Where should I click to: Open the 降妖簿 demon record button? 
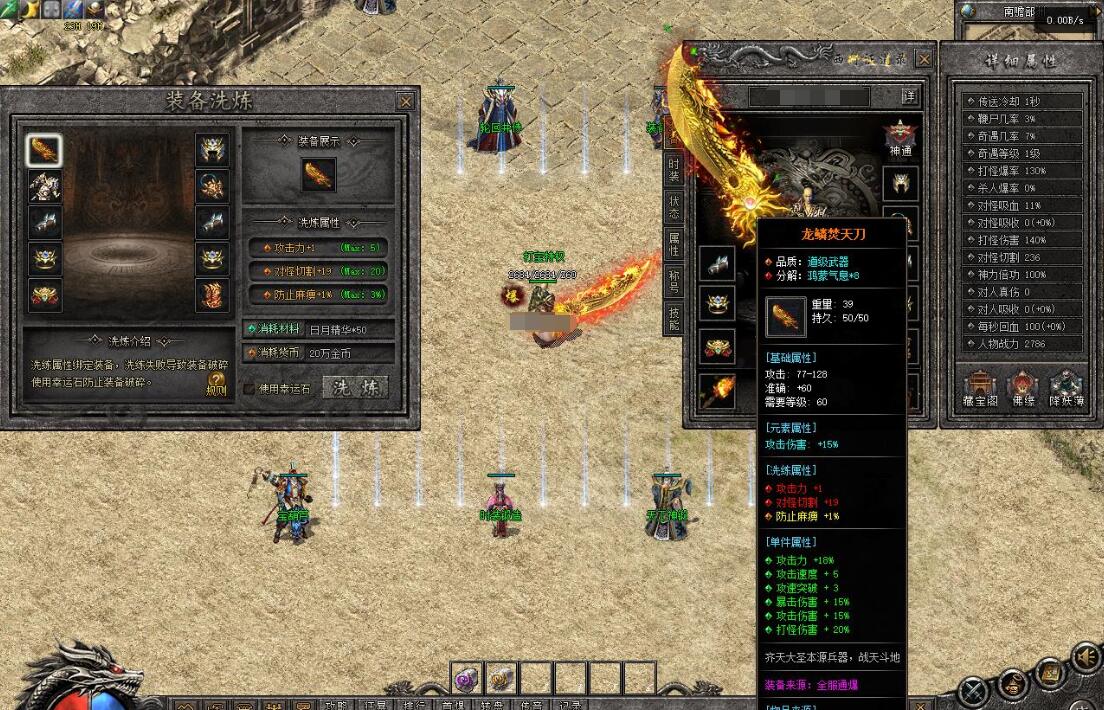point(1067,388)
